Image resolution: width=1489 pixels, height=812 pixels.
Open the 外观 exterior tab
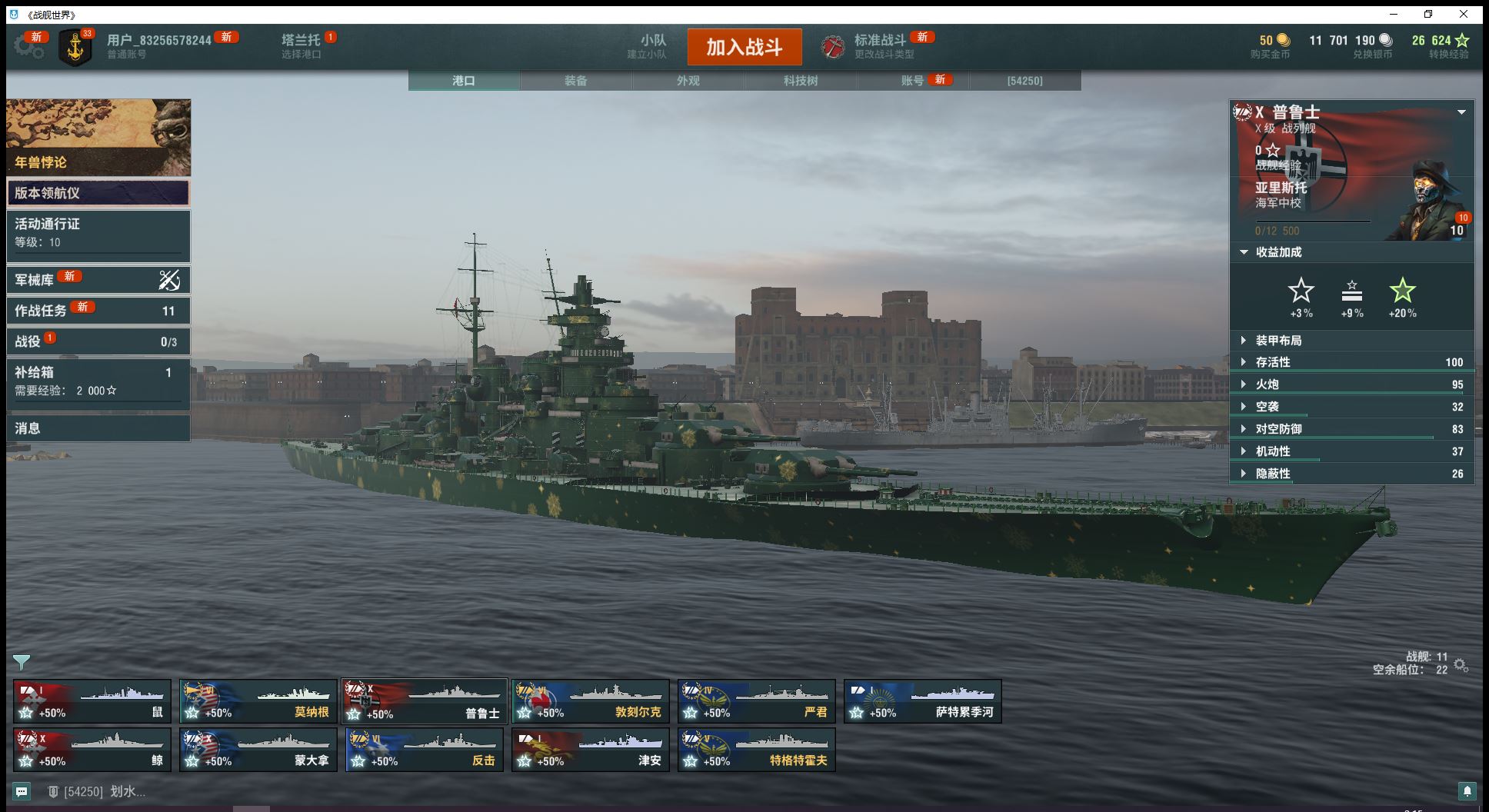pyautogui.click(x=688, y=81)
